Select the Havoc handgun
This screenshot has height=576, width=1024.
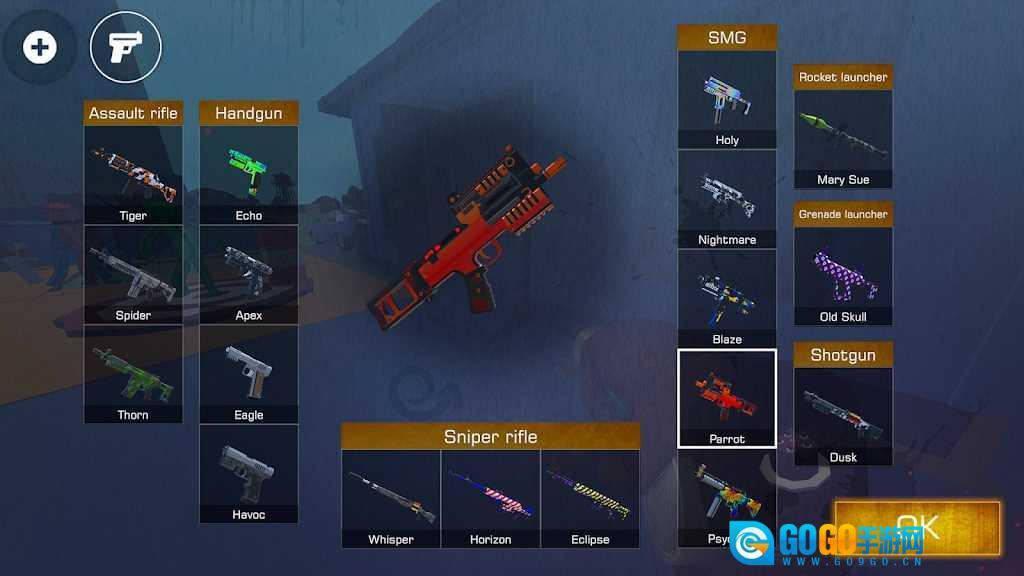pyautogui.click(x=249, y=473)
